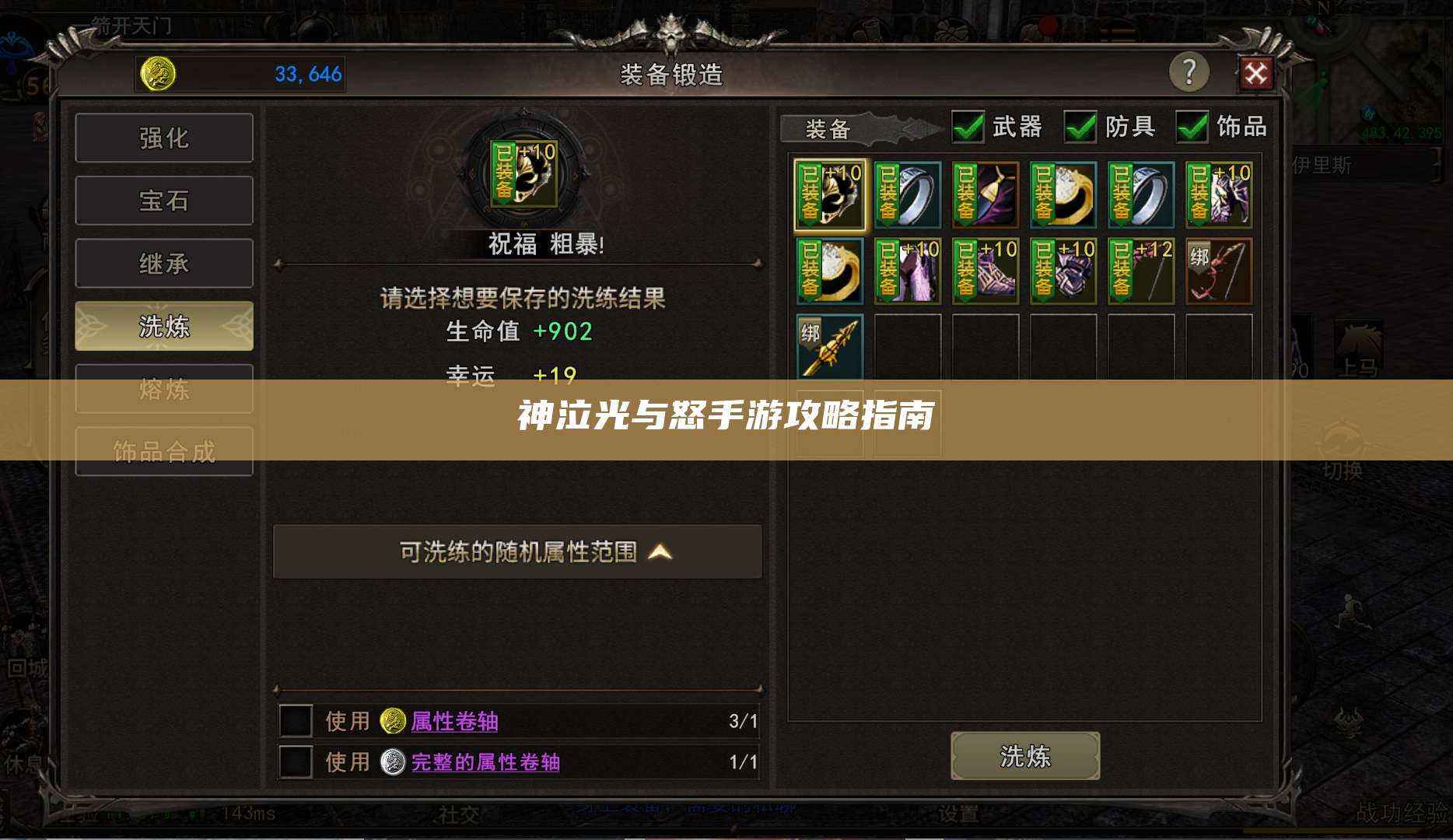Switch to the 强化 tab
This screenshot has width=1453, height=840.
coord(164,137)
